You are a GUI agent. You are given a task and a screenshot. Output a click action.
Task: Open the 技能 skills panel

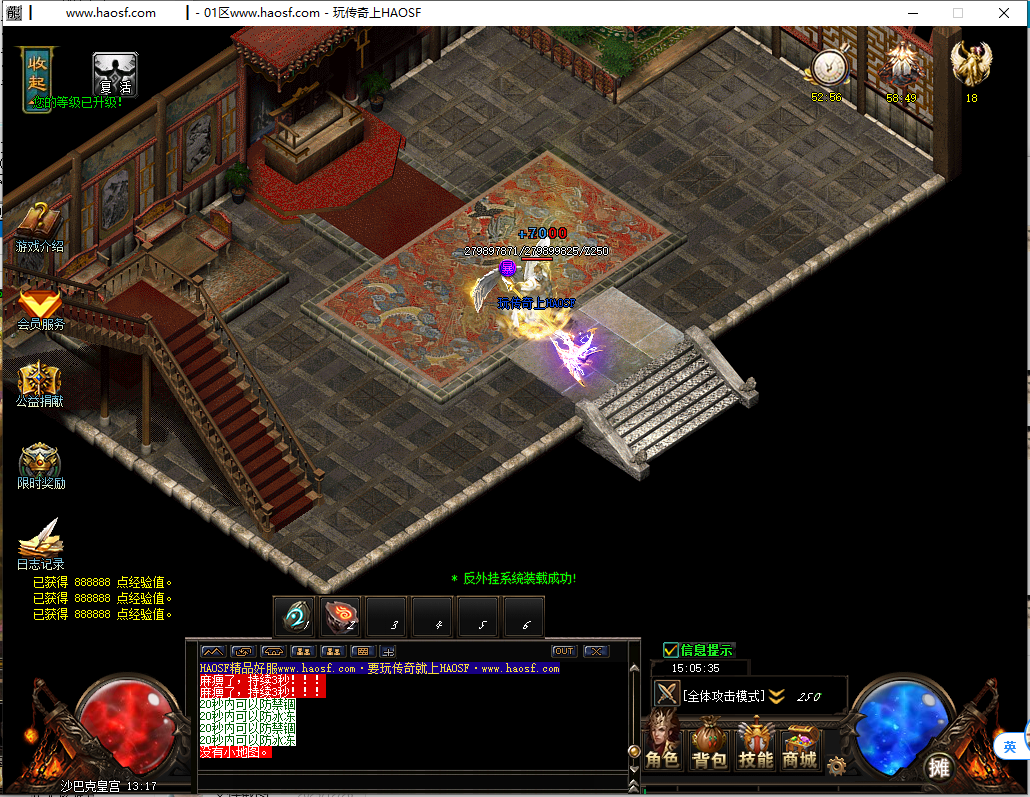(x=756, y=747)
